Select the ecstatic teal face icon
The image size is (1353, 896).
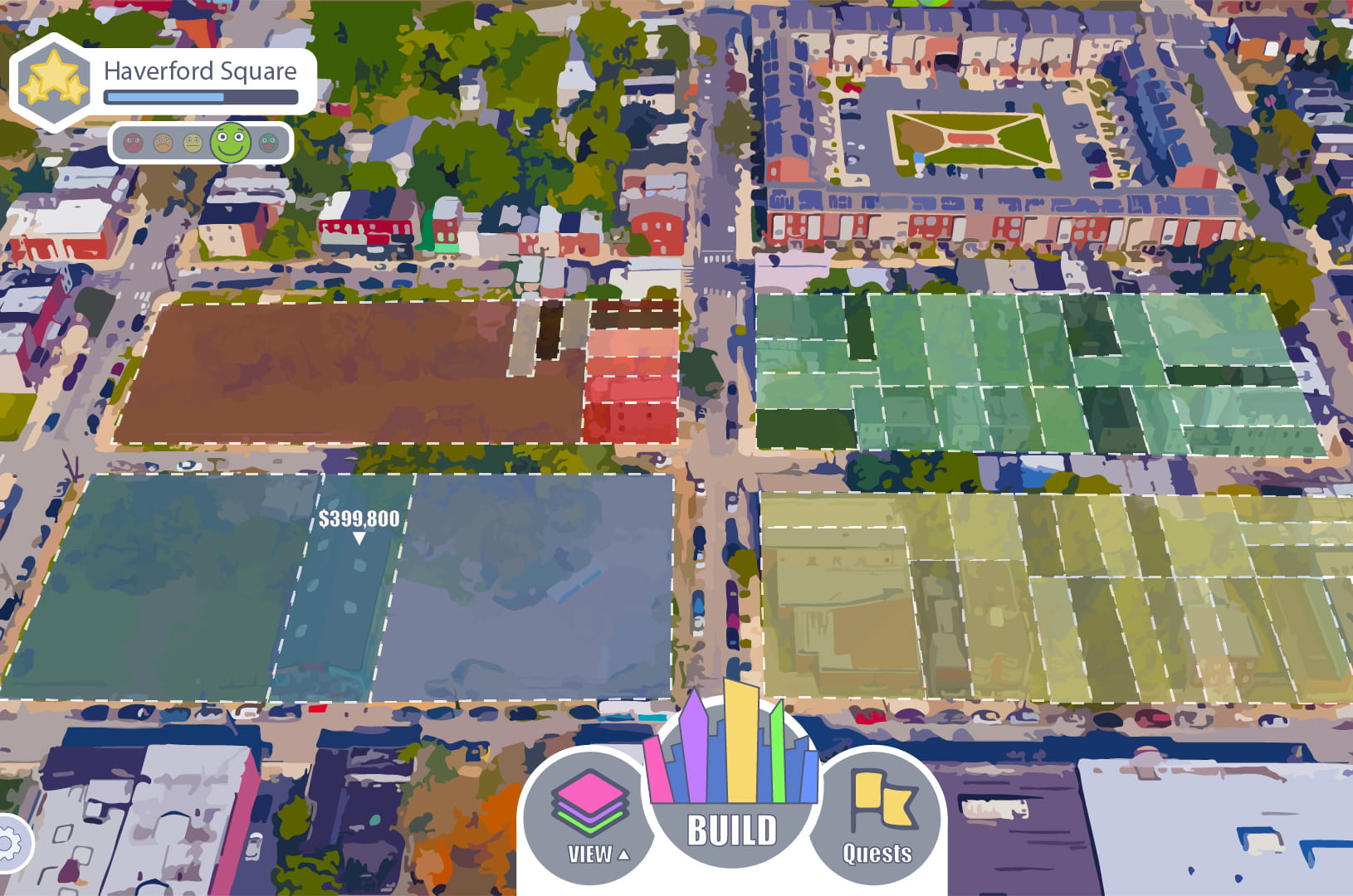tap(266, 143)
